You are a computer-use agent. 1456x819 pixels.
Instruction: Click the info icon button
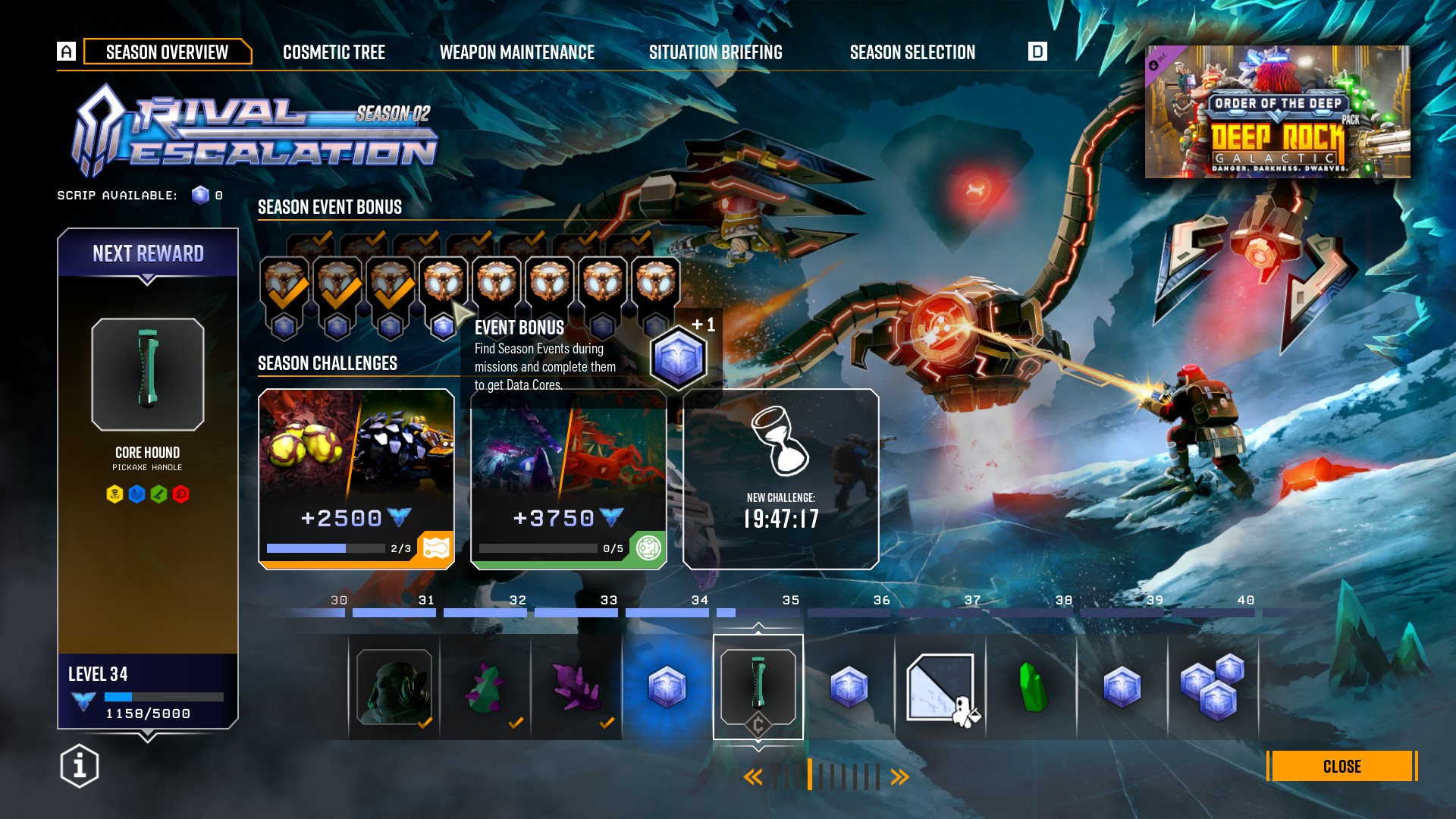coord(80,766)
